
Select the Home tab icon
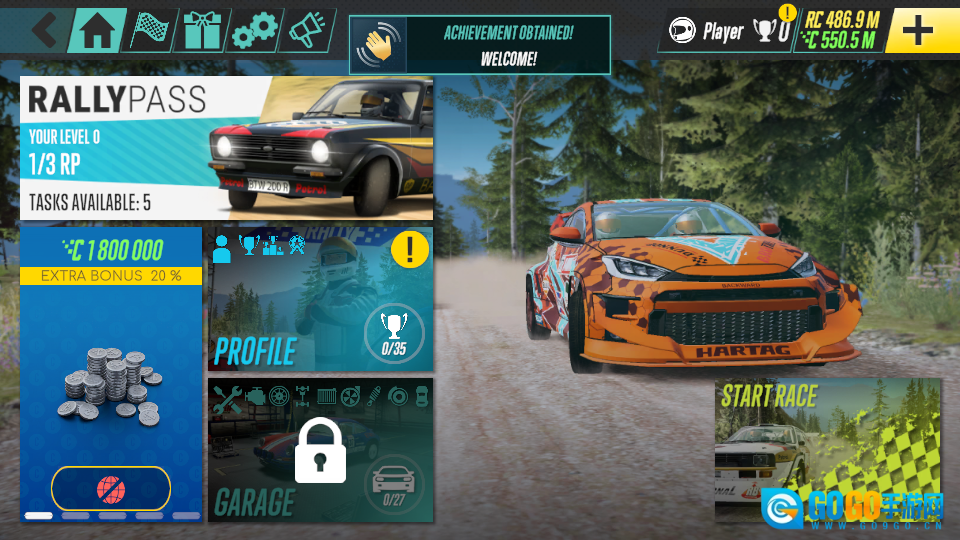tap(96, 31)
